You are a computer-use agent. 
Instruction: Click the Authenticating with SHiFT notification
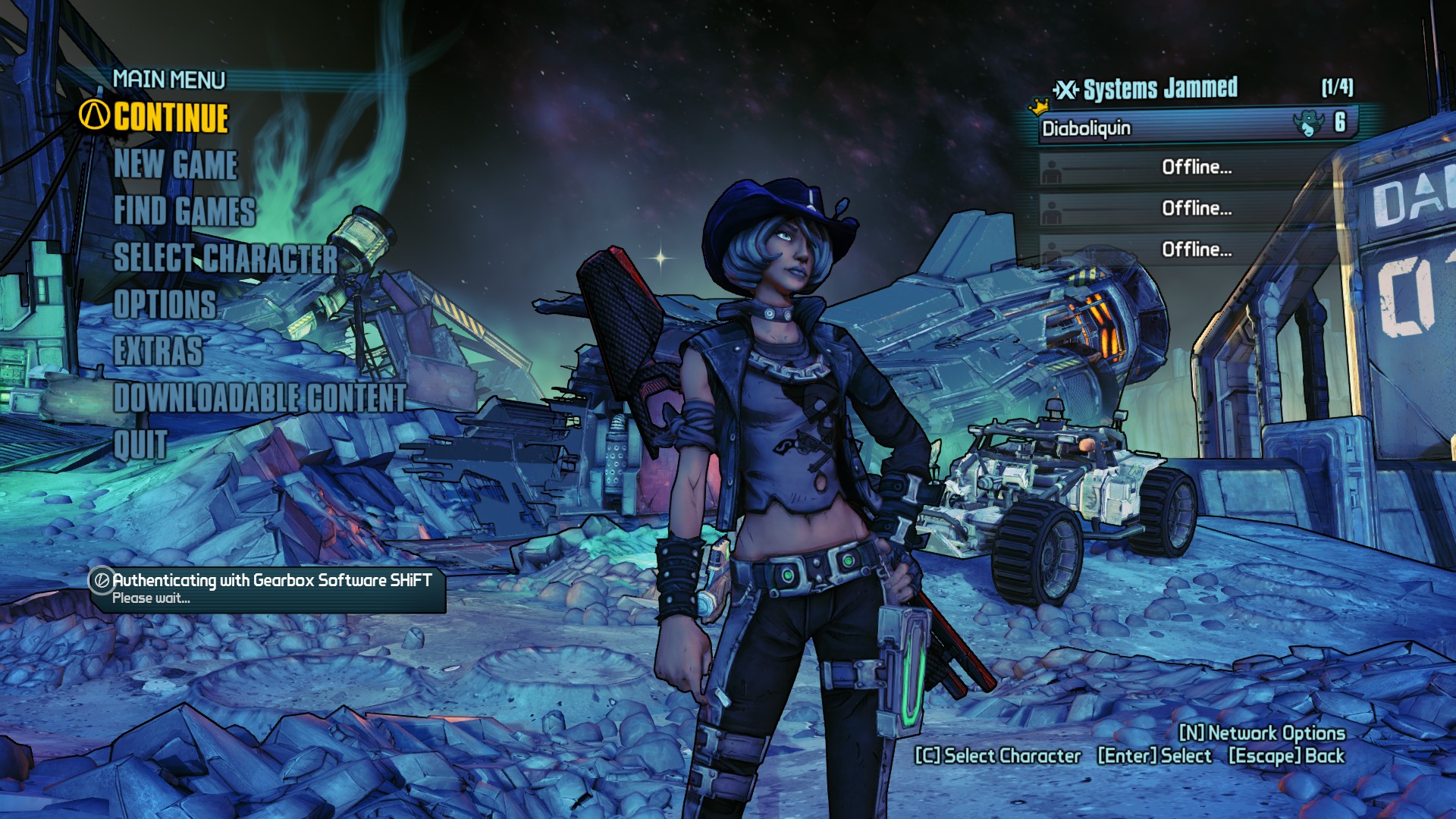tap(268, 588)
